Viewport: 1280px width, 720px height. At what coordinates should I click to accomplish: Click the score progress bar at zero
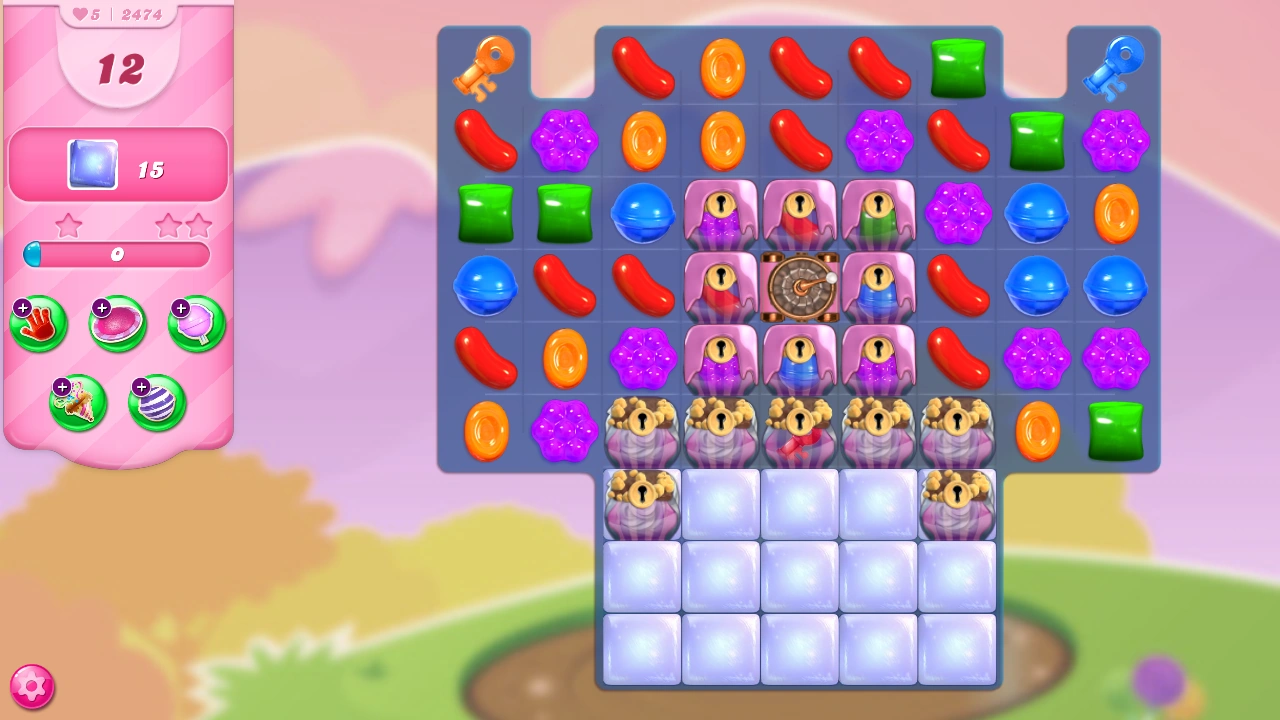pyautogui.click(x=117, y=255)
